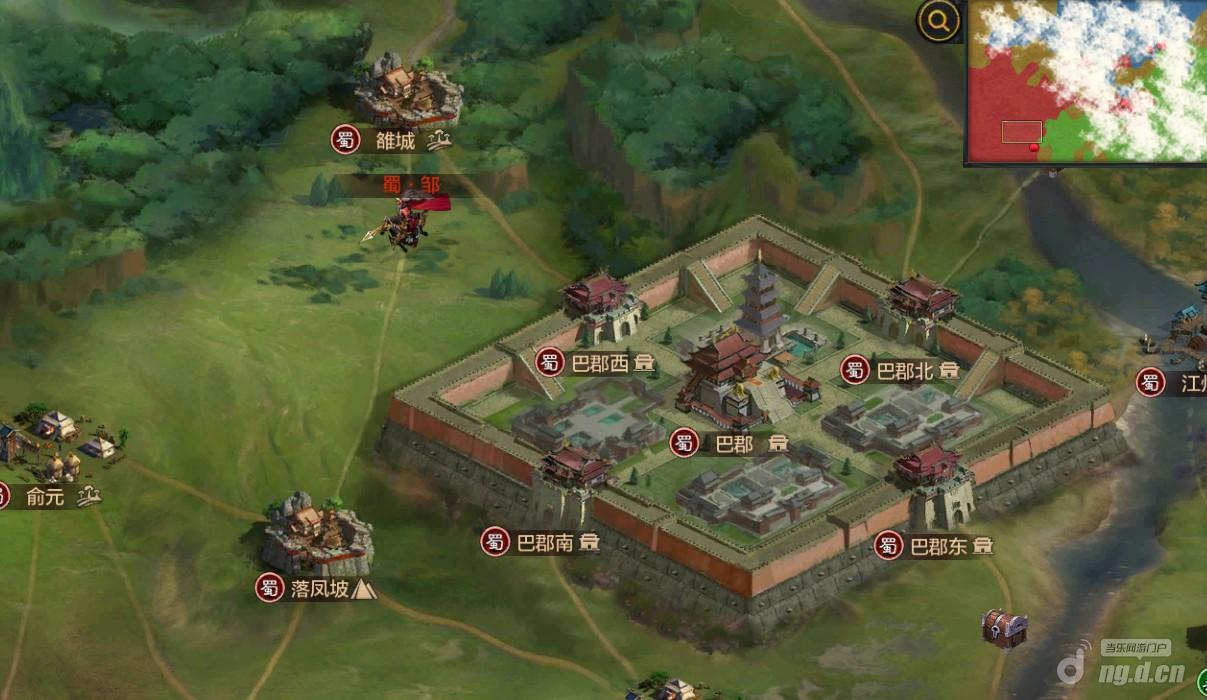Open the treasure chest icon
The height and width of the screenshot is (700, 1207).
(x=1002, y=627)
